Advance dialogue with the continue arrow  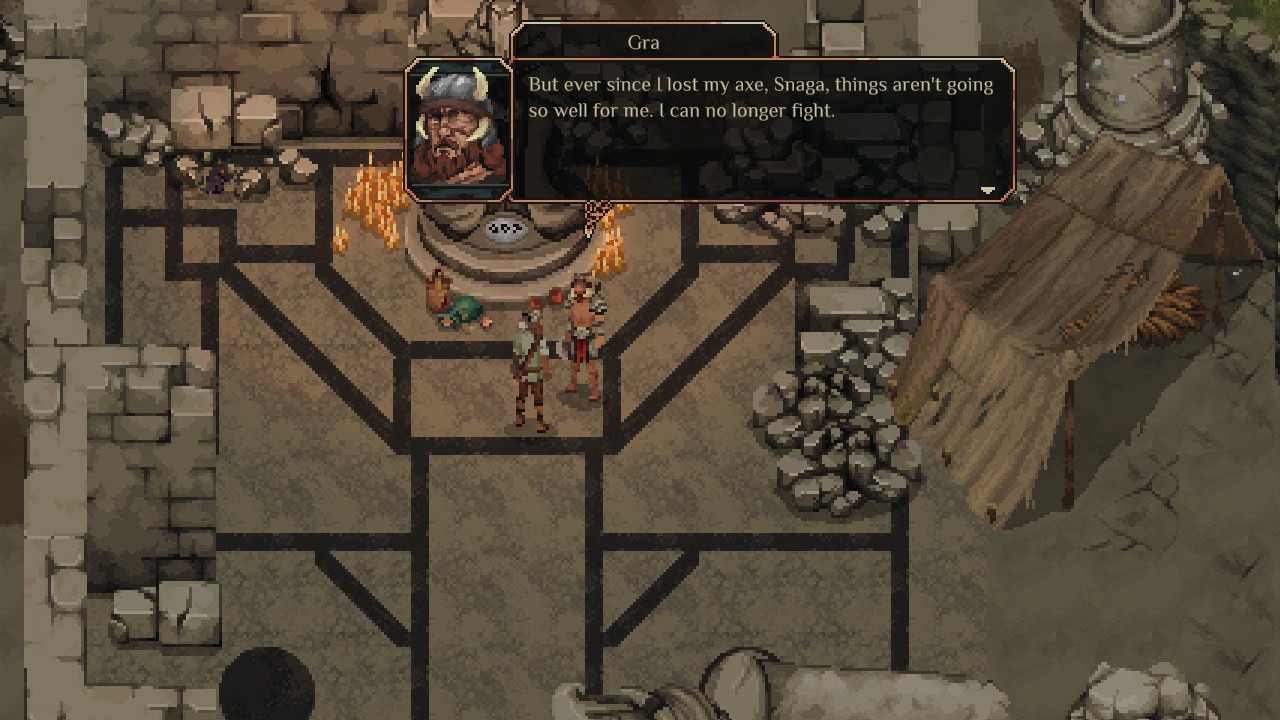(x=987, y=190)
